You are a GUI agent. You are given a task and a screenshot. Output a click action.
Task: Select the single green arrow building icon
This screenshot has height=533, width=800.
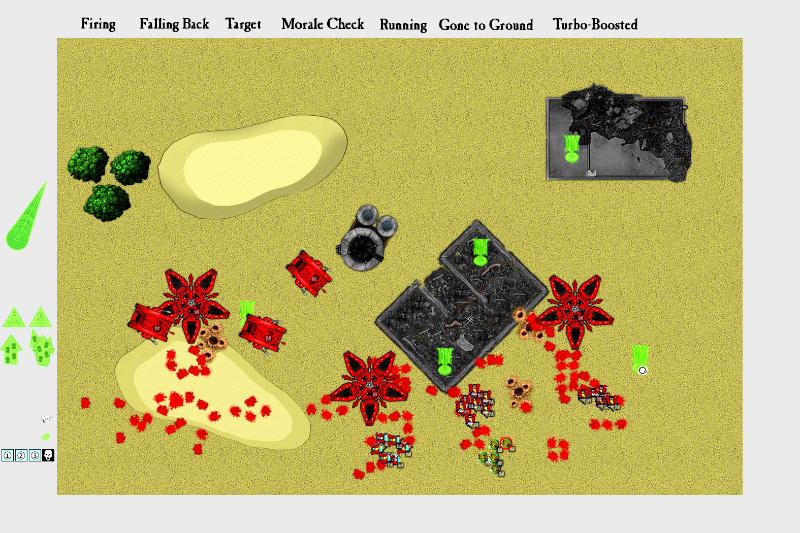12,349
